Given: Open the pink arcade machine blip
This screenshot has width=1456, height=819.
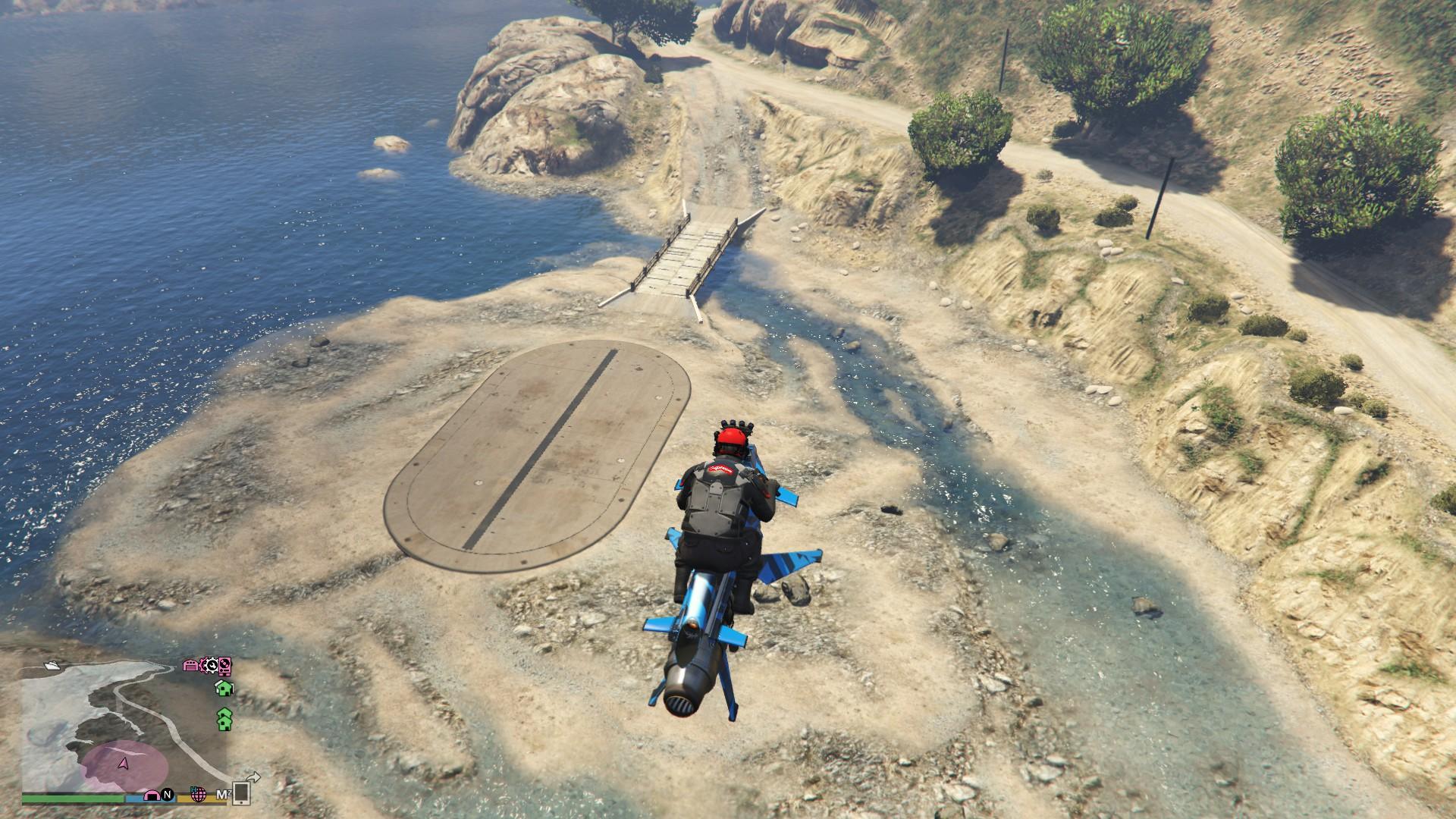Looking at the screenshot, I should coord(223,667).
